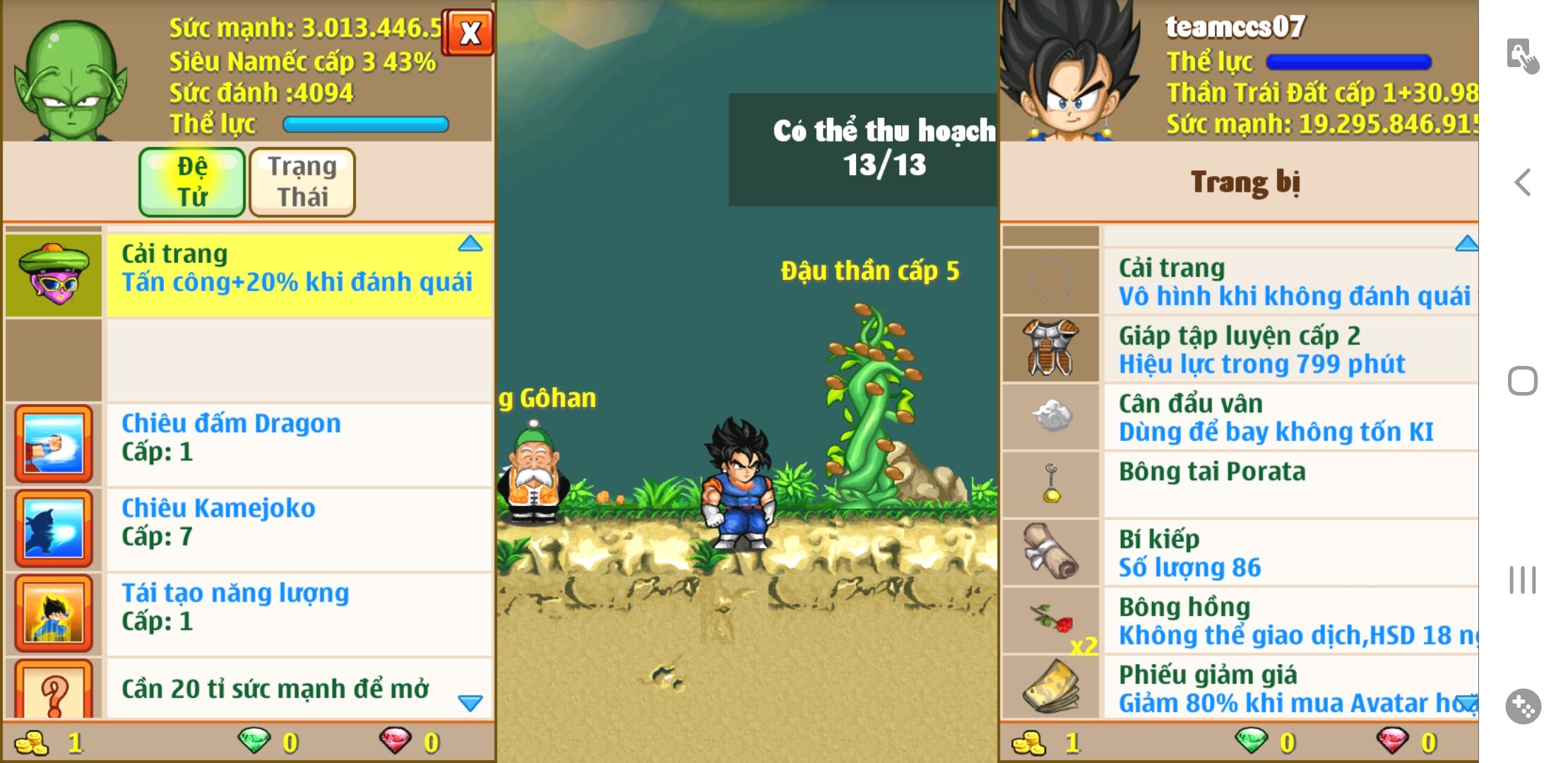Open the Trạng Thái tab
Screen dimensions: 1568x763
click(x=302, y=182)
